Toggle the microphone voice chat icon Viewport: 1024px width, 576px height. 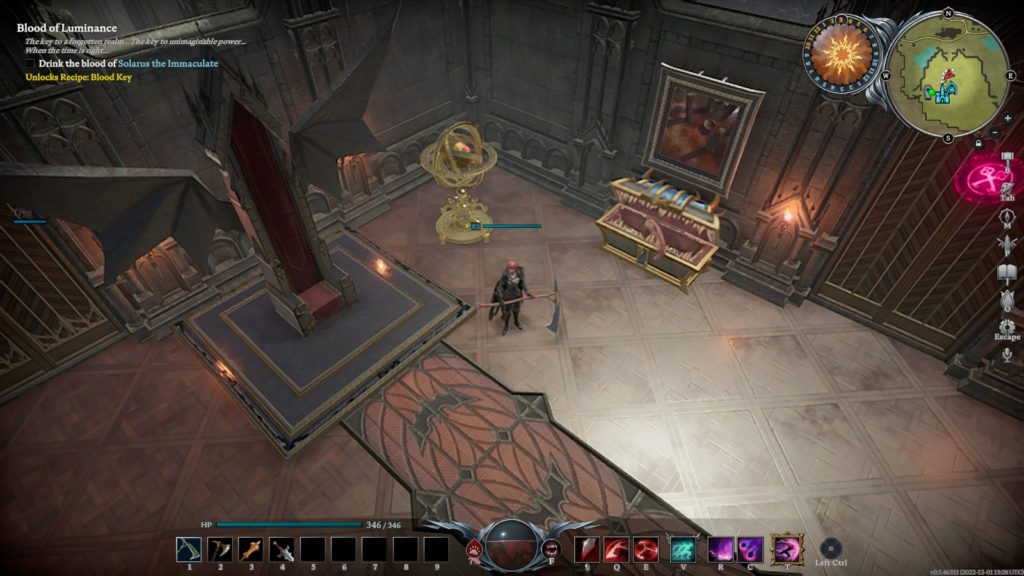pyautogui.click(x=1007, y=354)
